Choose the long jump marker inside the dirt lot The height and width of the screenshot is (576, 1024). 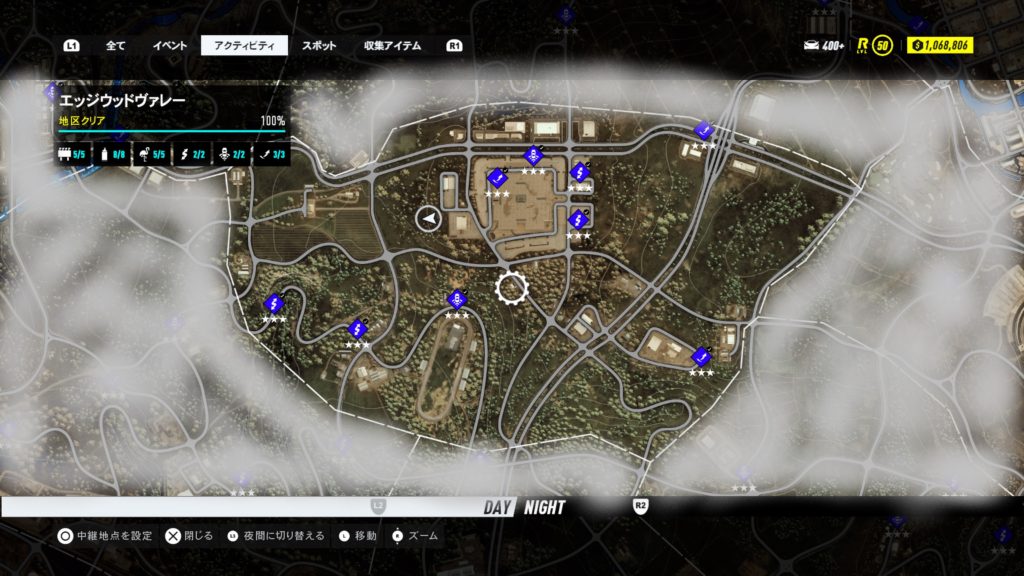(497, 177)
